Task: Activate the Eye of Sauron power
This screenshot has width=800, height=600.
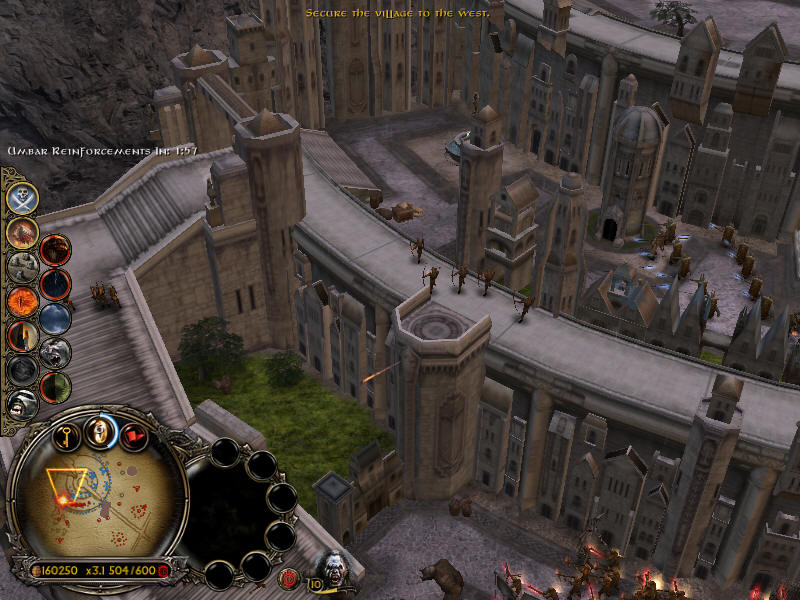Action: [22, 300]
